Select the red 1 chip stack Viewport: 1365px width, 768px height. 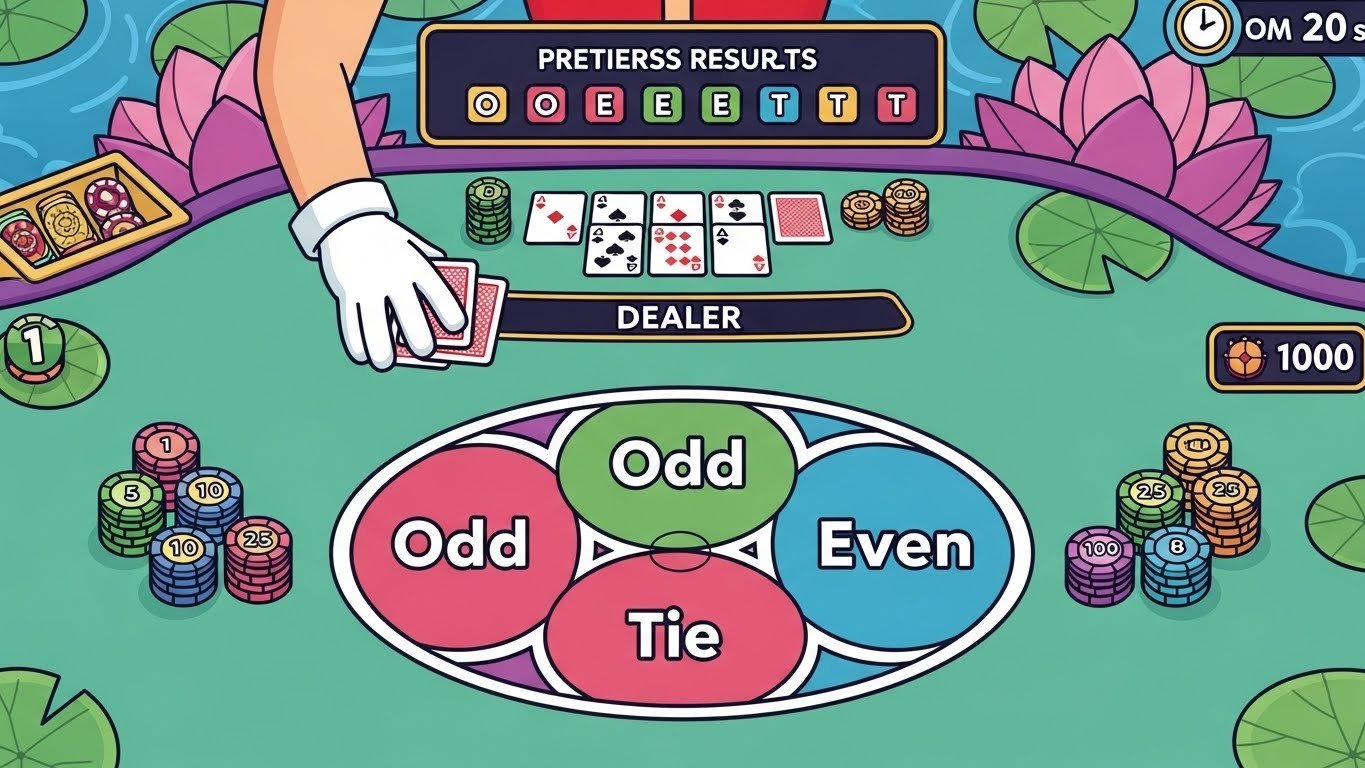tap(166, 454)
